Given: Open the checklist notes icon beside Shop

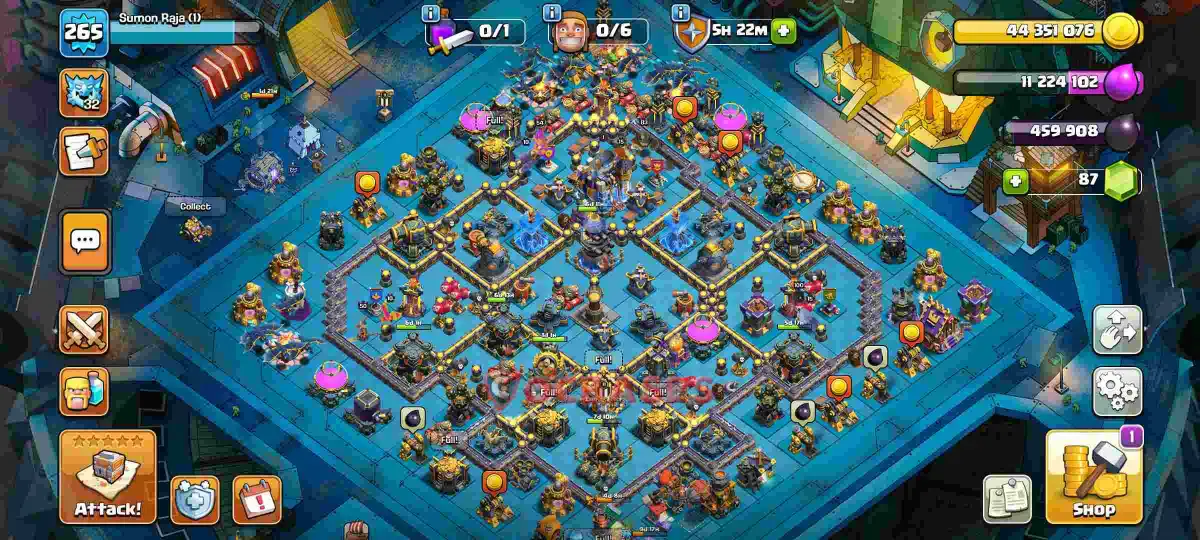Looking at the screenshot, I should [1008, 499].
